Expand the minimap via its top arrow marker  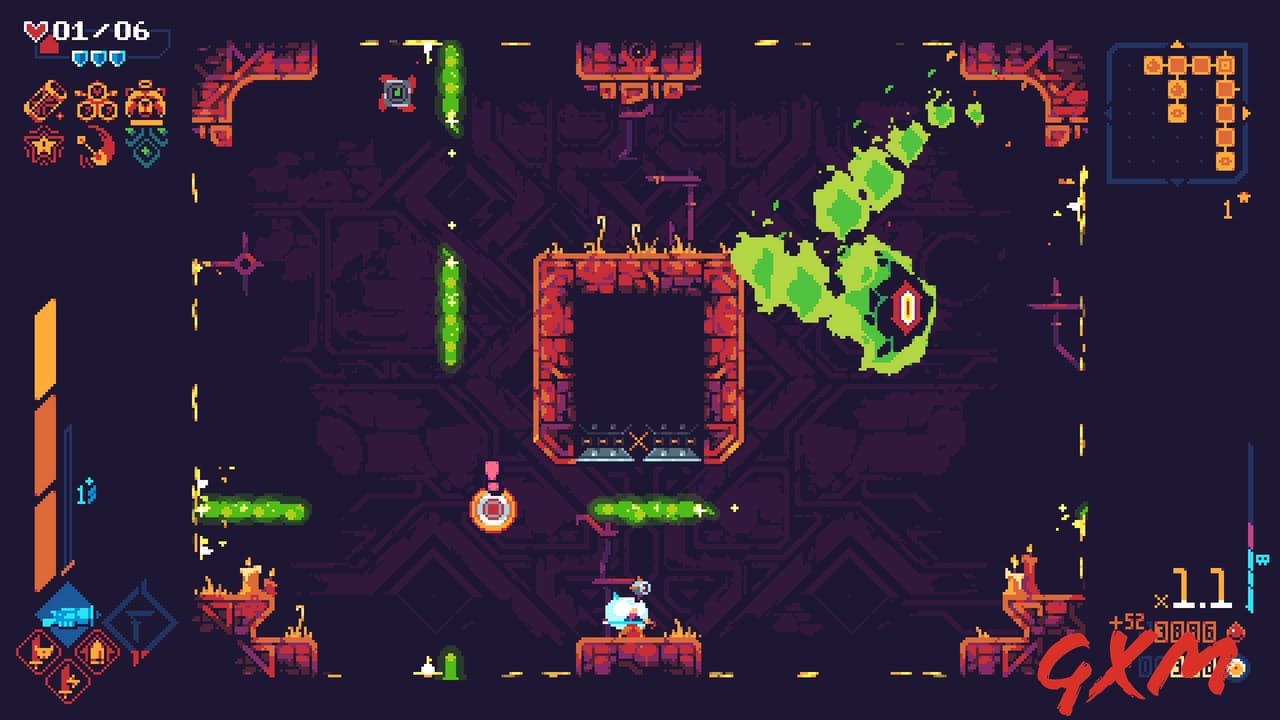(1176, 44)
